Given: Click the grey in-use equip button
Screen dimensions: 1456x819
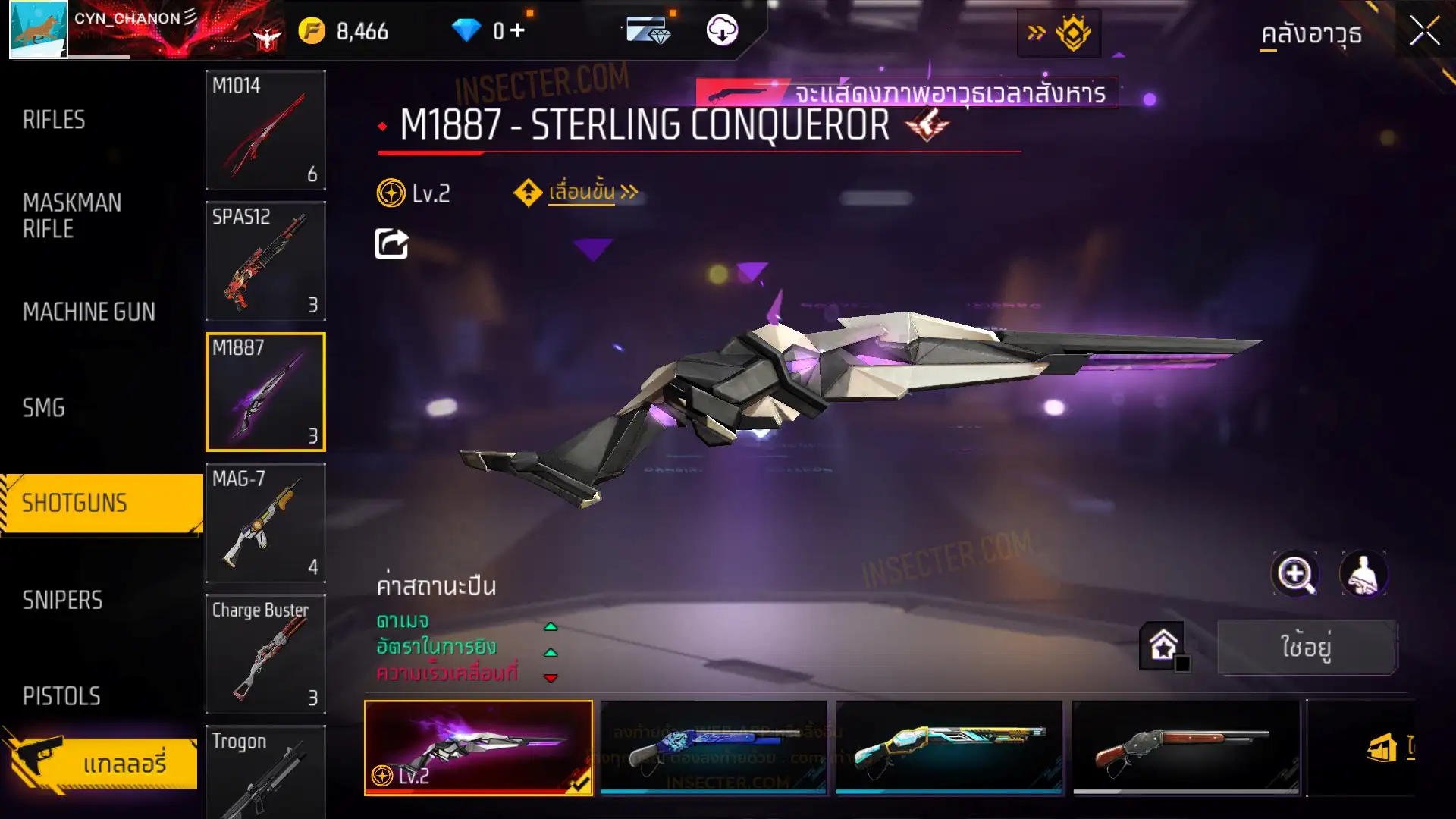Looking at the screenshot, I should coord(1307,647).
